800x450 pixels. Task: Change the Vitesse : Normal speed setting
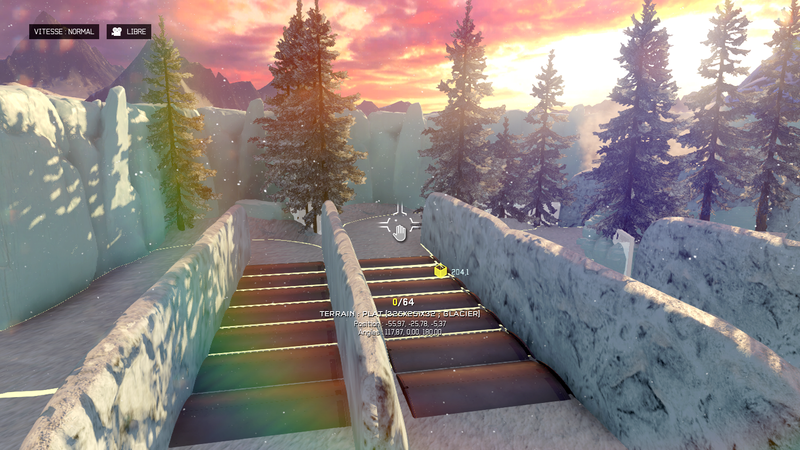click(64, 31)
